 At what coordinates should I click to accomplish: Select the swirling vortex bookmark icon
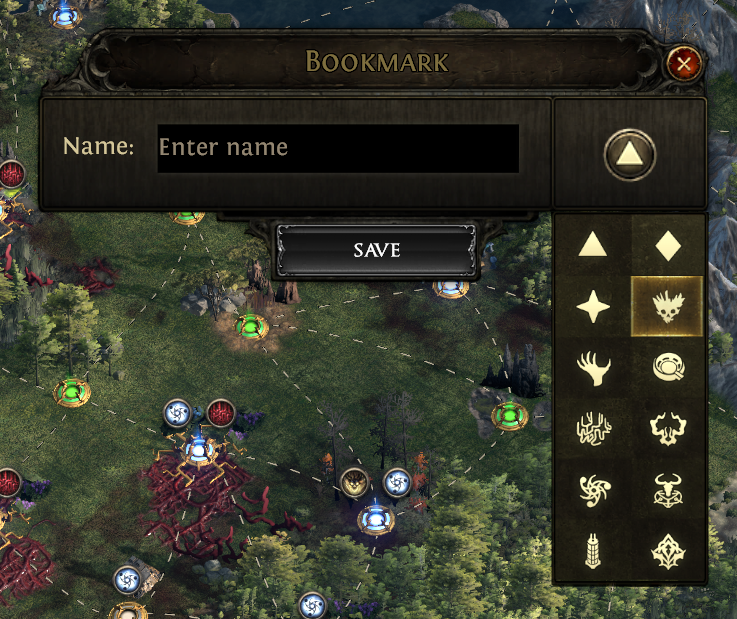click(593, 490)
